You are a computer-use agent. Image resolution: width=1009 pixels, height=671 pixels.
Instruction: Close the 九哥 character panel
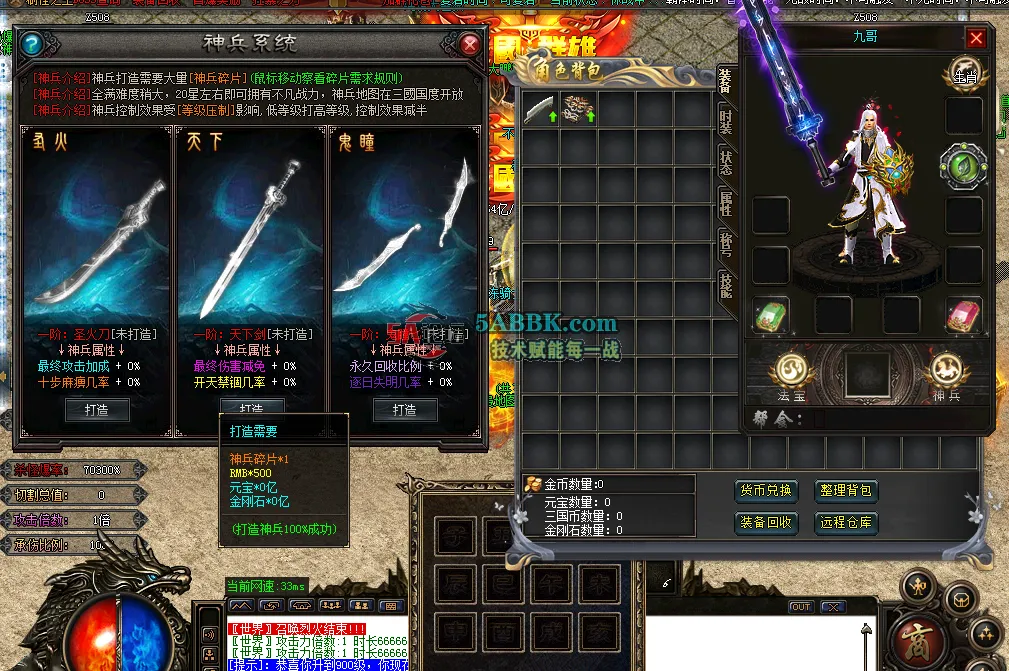[x=976, y=38]
